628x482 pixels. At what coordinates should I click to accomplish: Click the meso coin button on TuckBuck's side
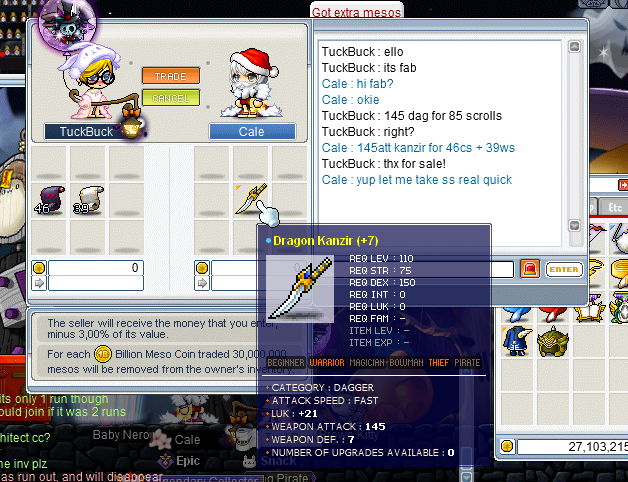click(39, 268)
